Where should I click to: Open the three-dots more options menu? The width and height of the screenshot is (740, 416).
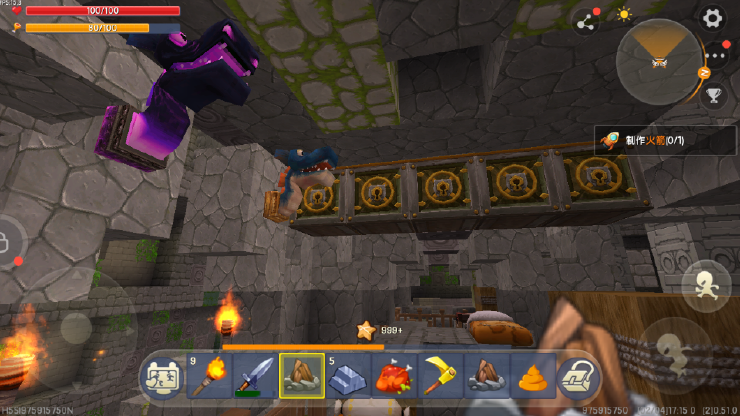[718, 58]
